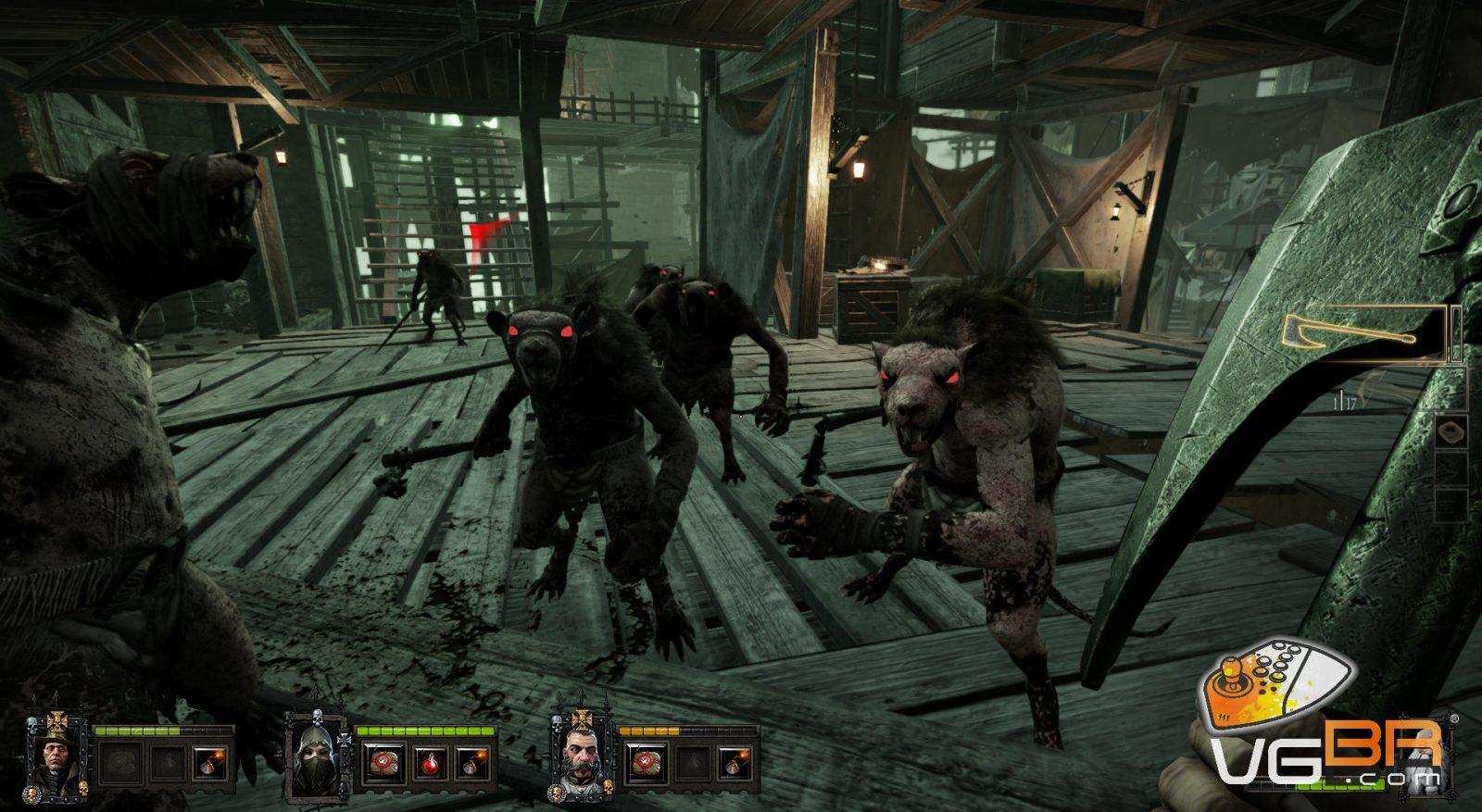Click the bearded soldier's bomb slot
This screenshot has width=1482, height=812.
point(735,763)
